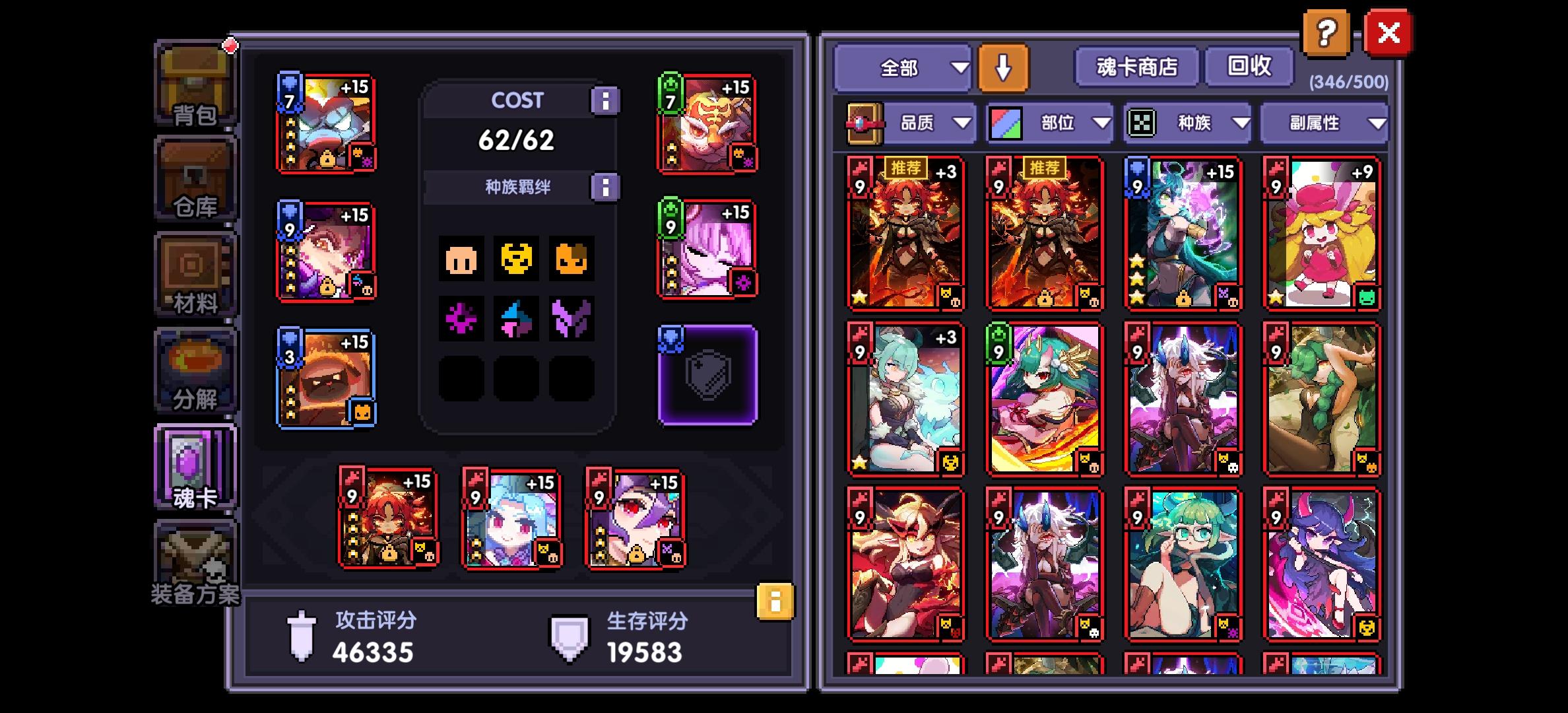
Task: Open the question mark help icon
Action: point(1326,31)
